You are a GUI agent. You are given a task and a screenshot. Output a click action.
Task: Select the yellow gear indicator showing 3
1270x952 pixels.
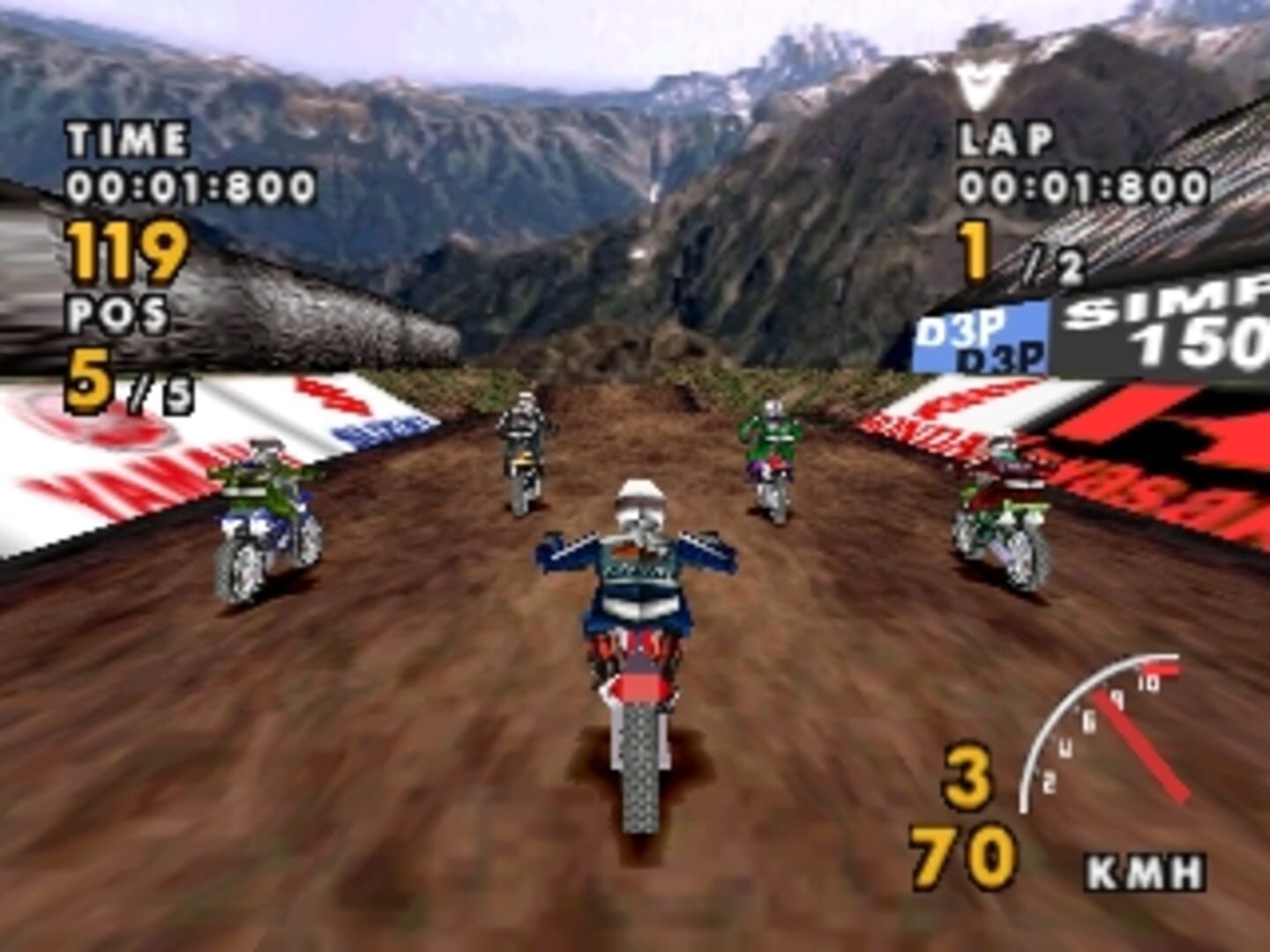968,776
